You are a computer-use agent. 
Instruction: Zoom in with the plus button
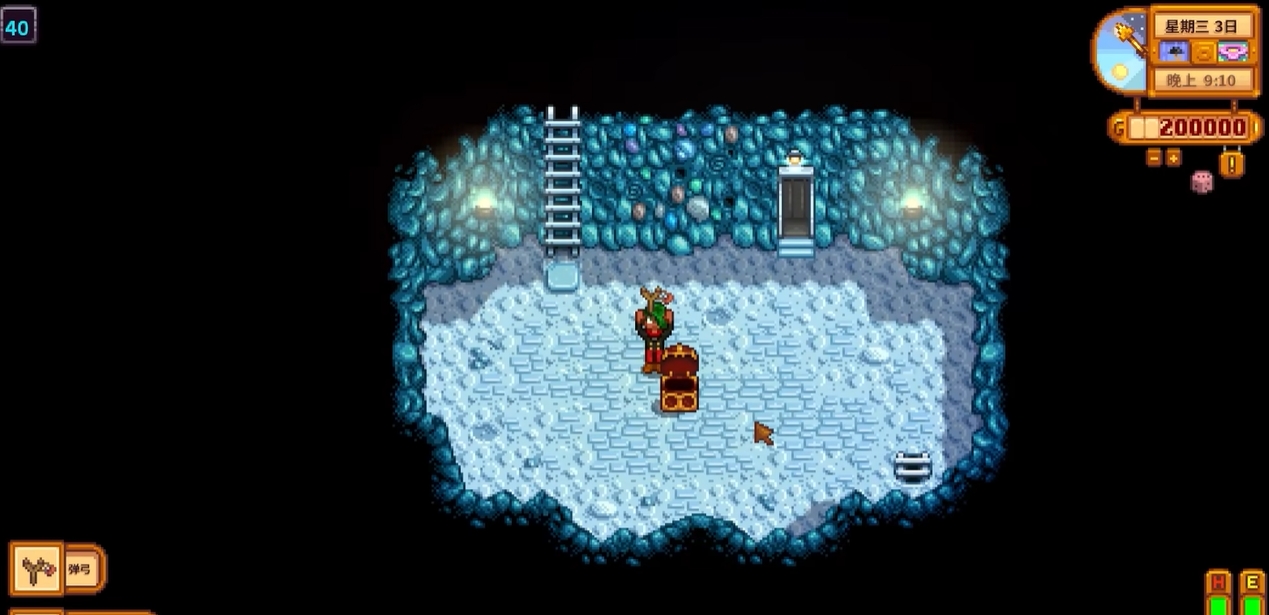click(x=1173, y=157)
